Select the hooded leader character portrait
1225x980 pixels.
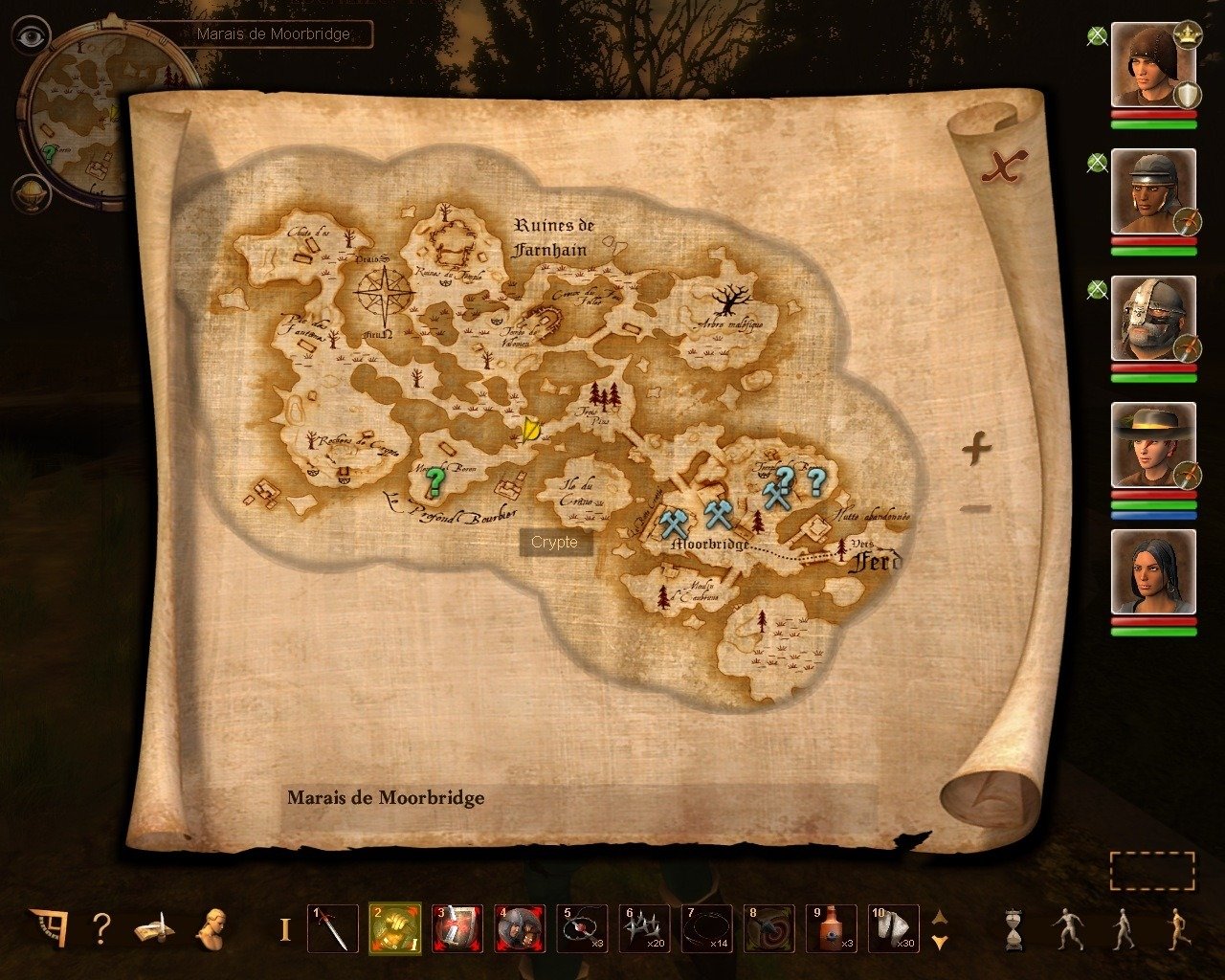tap(1152, 65)
